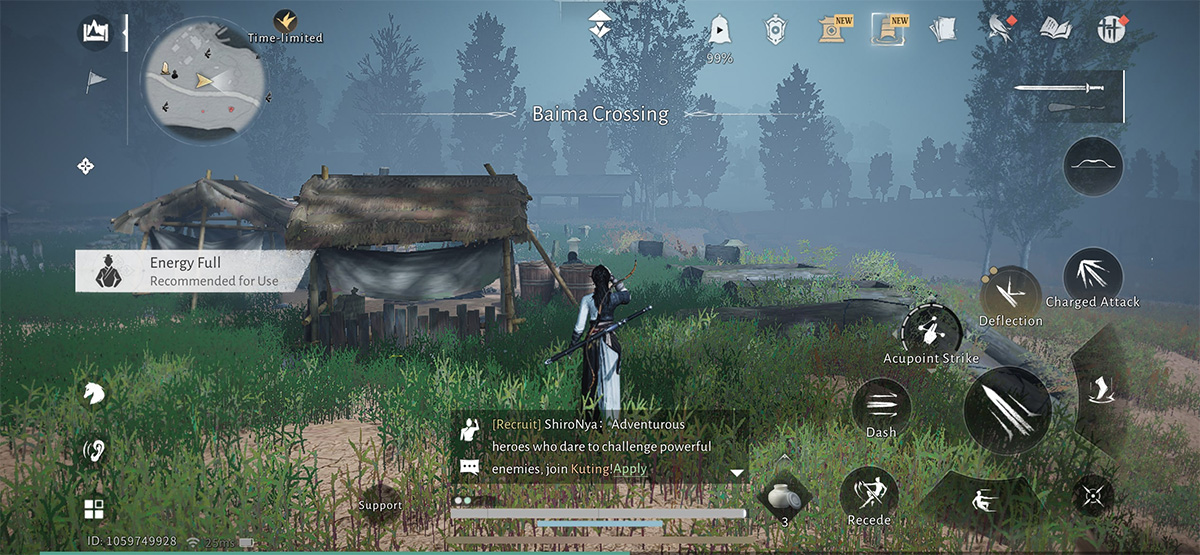Summon the mount with the horse icon
Screen dimensions: 1200x555
[x=94, y=393]
